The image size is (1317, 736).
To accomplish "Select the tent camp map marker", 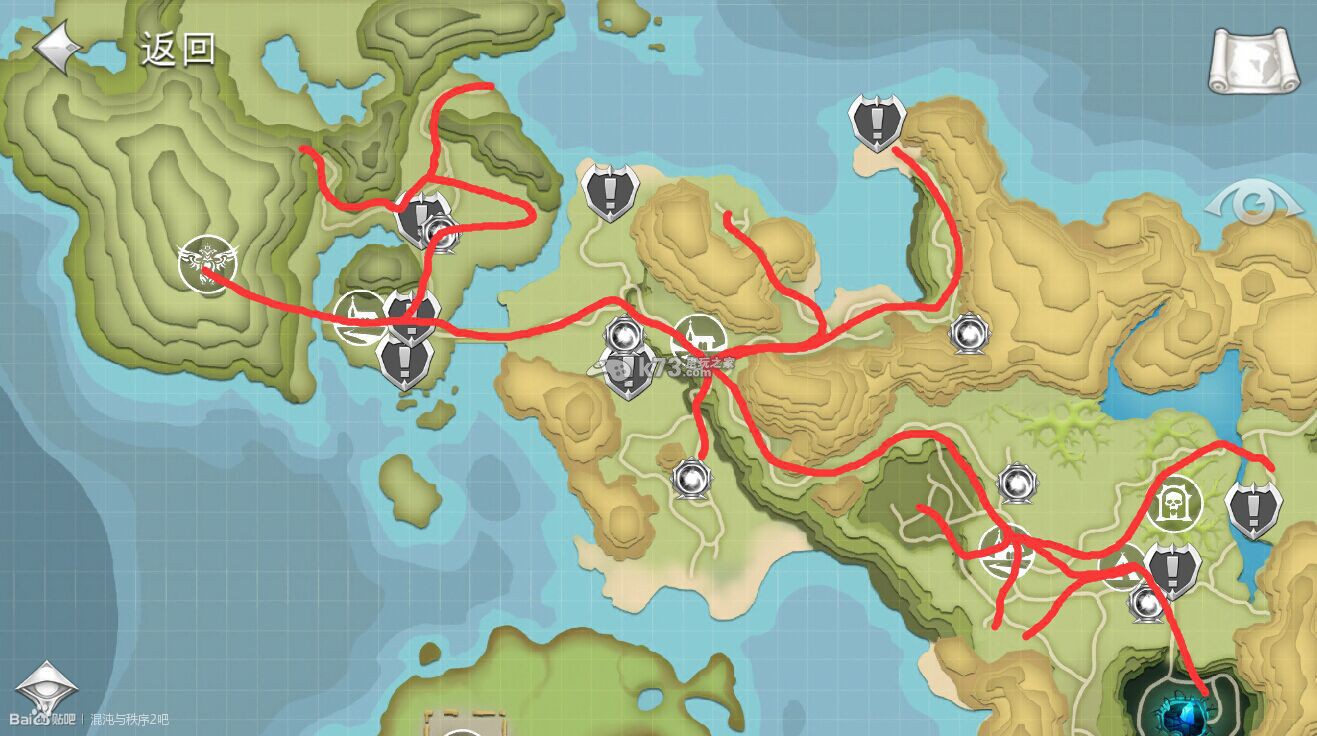I will [x=1005, y=552].
